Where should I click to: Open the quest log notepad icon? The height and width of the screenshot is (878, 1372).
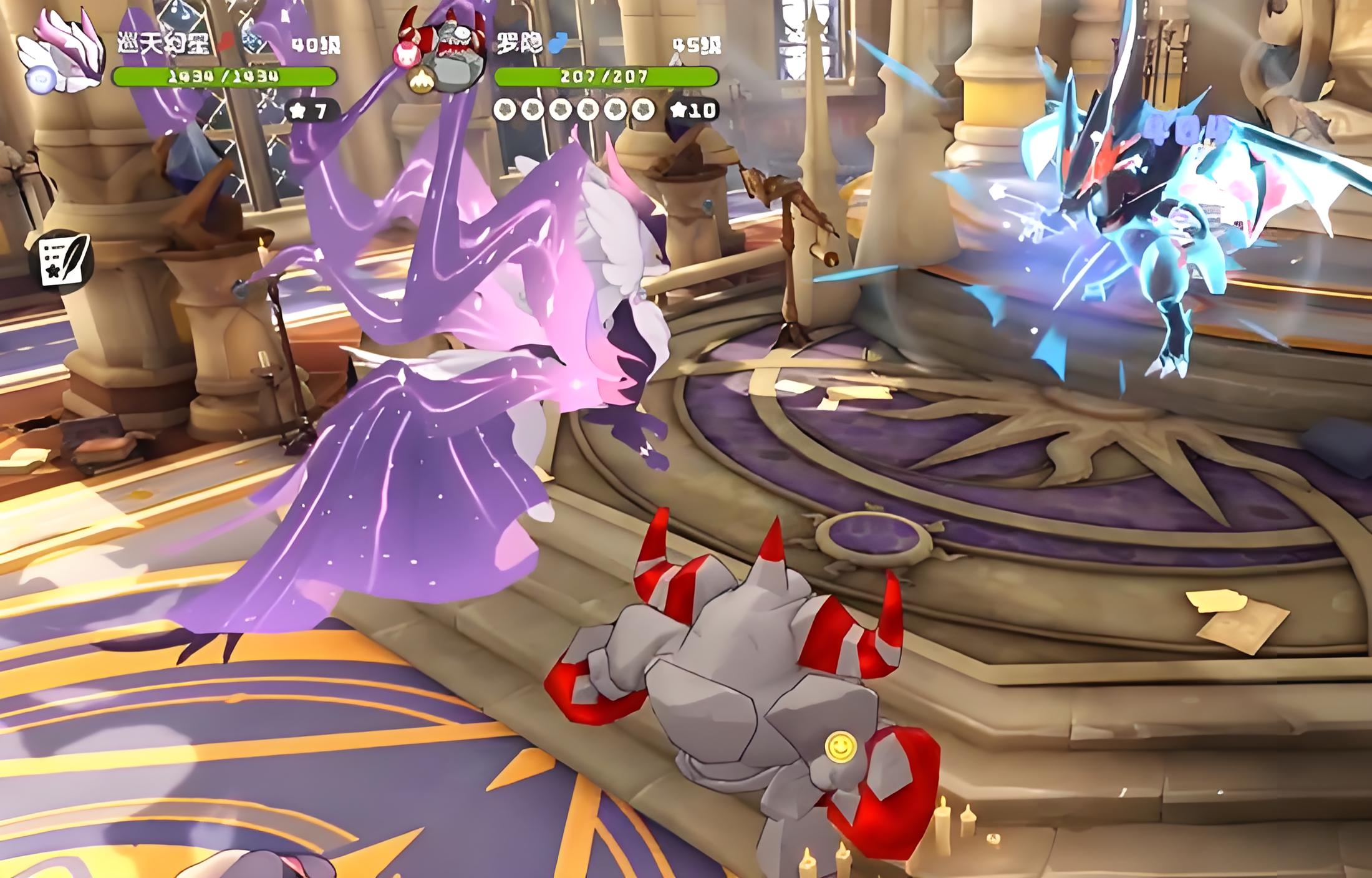pyautogui.click(x=64, y=261)
